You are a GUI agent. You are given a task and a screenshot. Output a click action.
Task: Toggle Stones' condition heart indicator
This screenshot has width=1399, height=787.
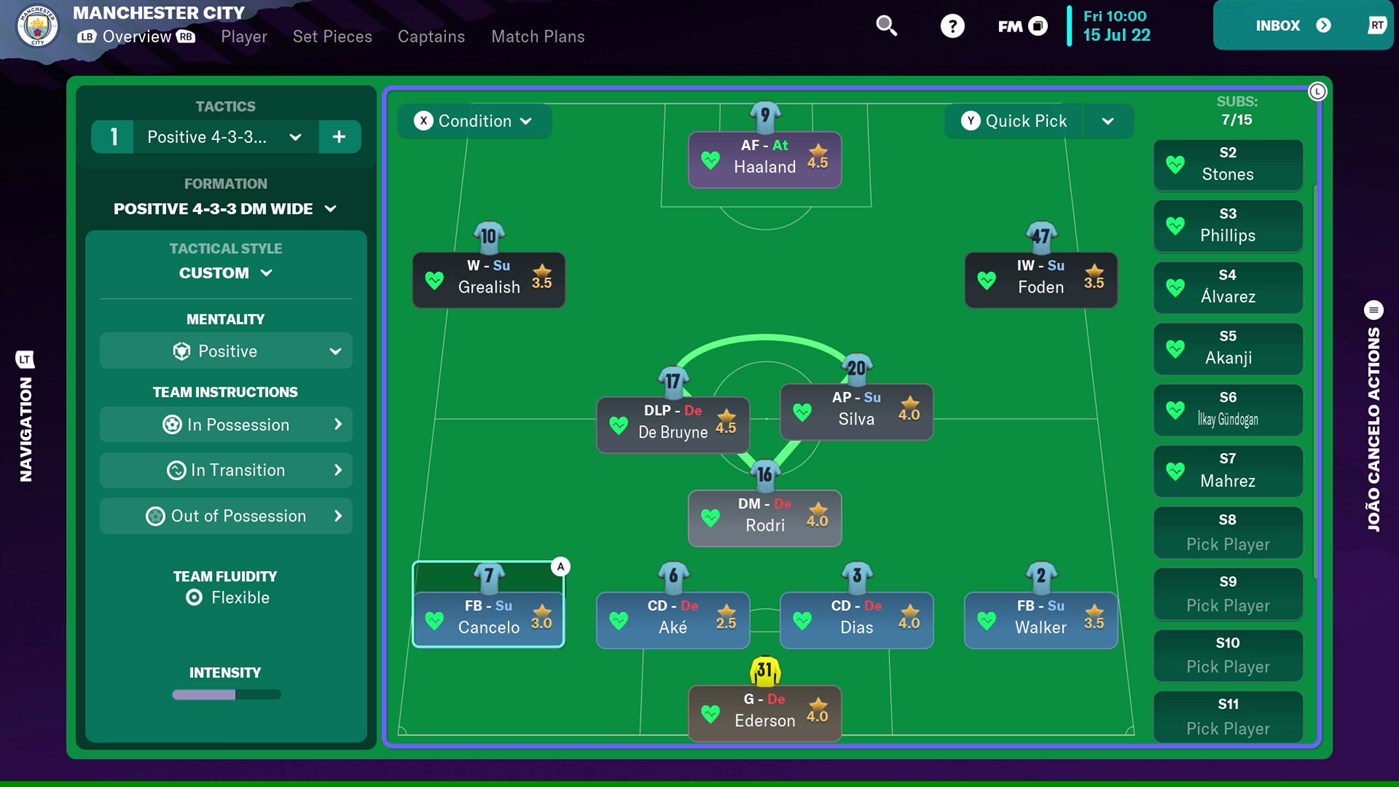1175,164
